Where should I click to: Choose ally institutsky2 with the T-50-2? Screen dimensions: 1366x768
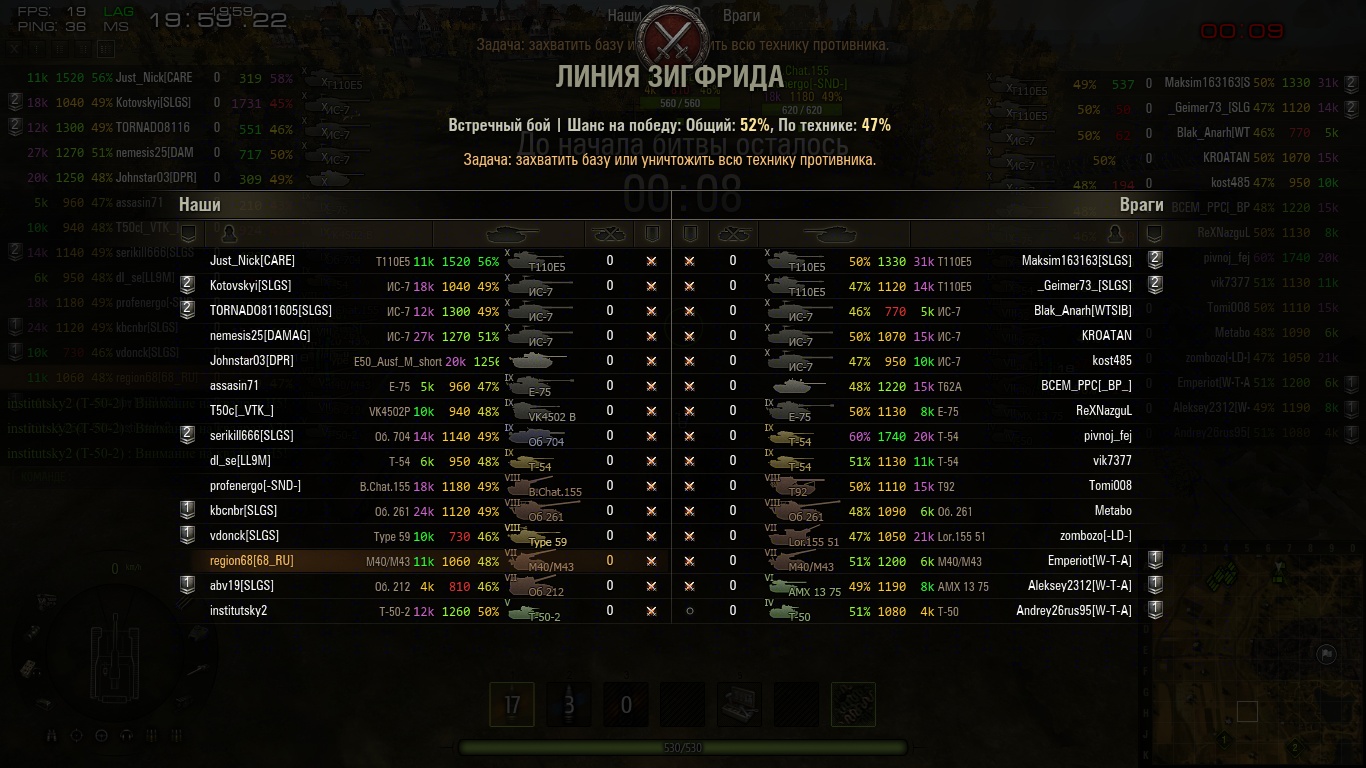coord(239,611)
